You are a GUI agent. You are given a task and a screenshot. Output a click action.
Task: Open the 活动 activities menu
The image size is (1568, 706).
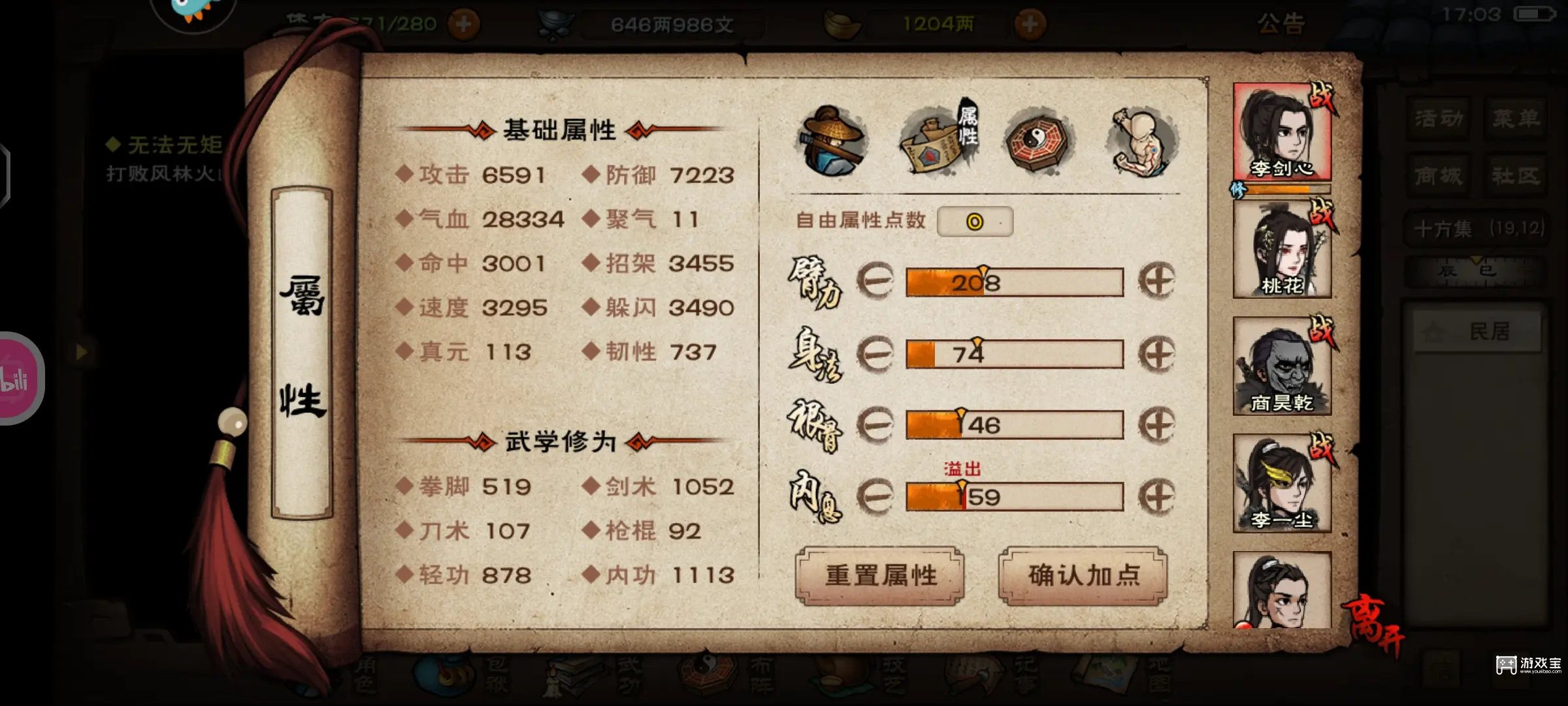click(1437, 118)
